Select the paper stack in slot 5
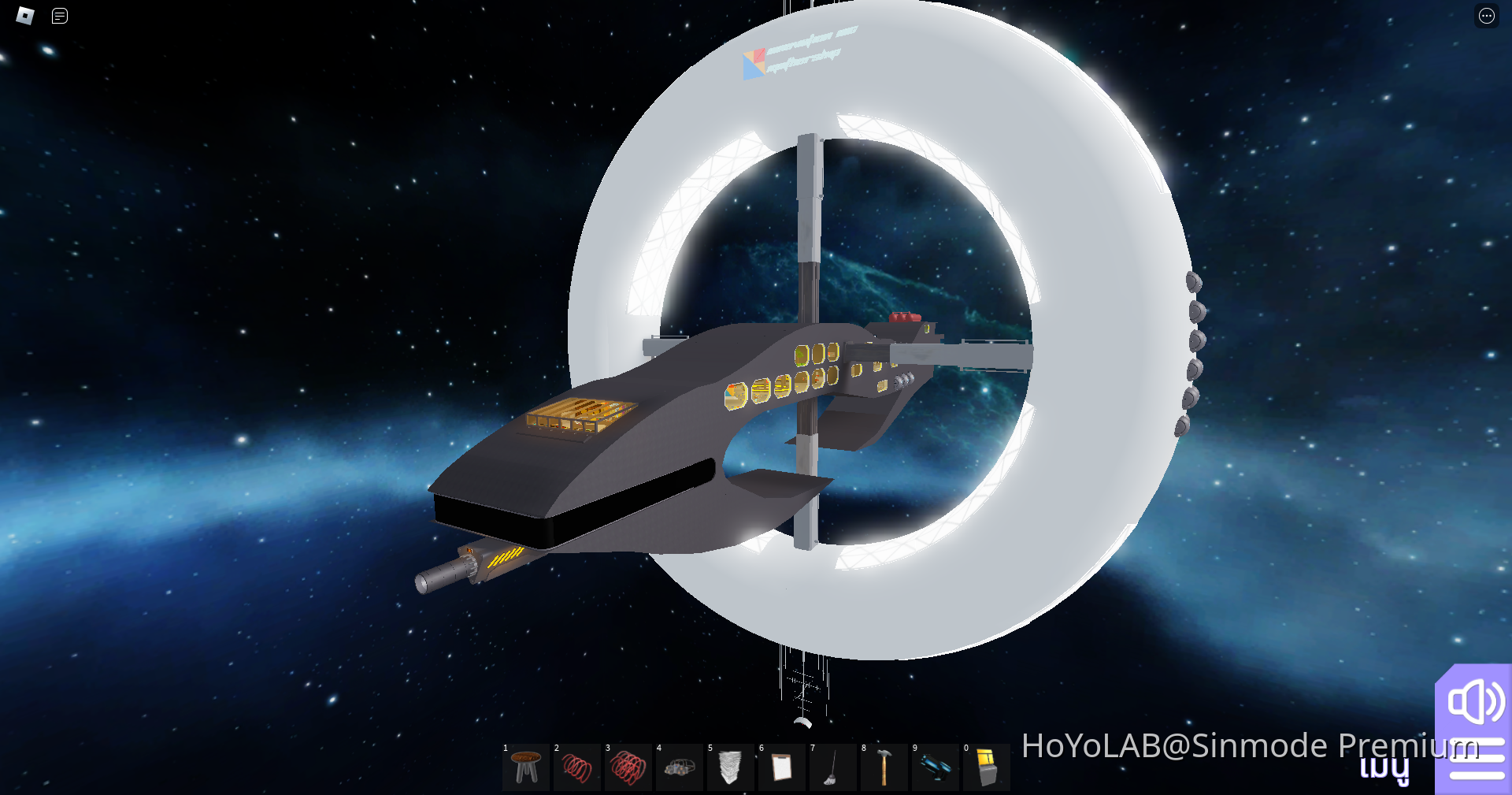 point(731,767)
